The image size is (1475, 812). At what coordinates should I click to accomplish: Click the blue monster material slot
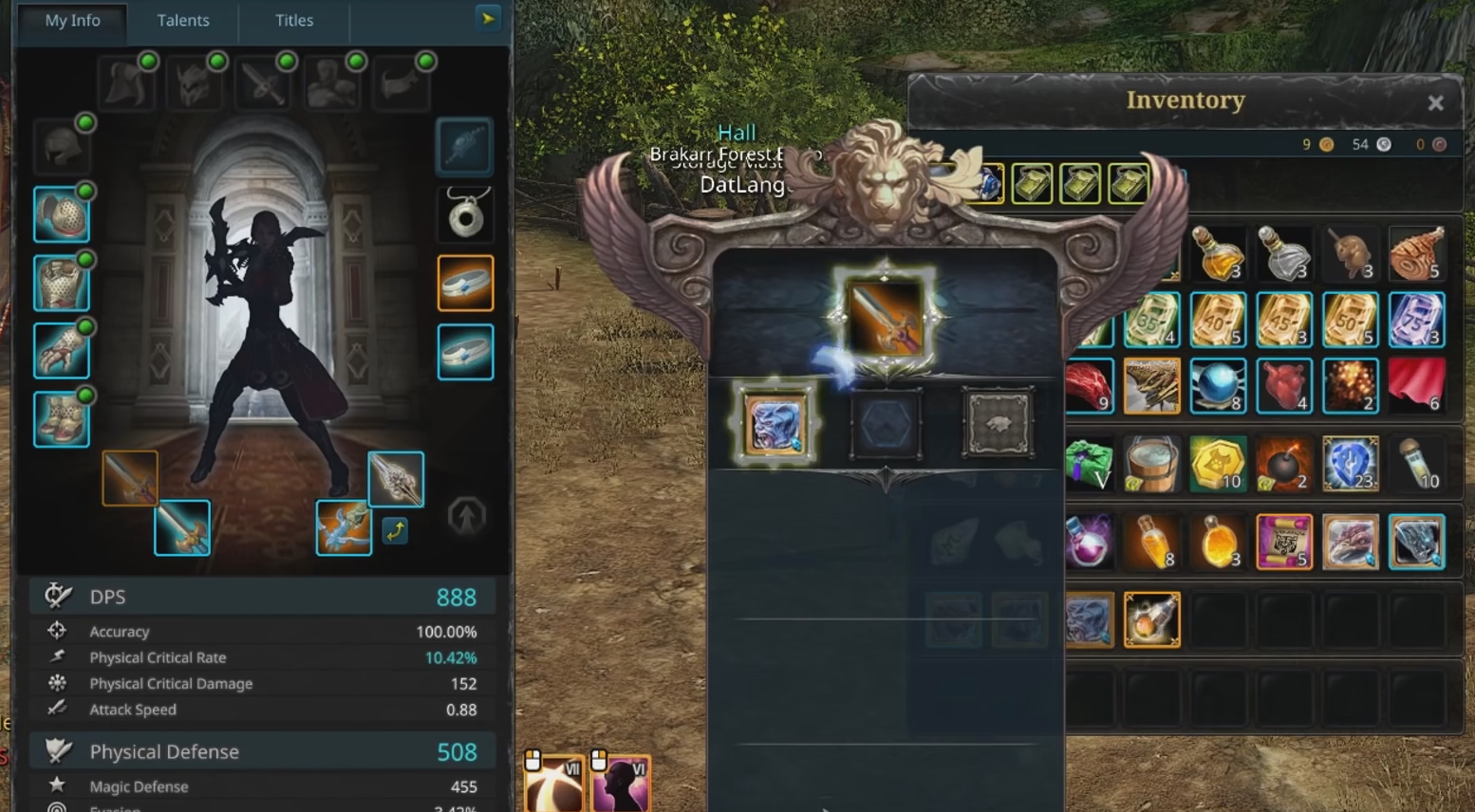[x=775, y=424]
